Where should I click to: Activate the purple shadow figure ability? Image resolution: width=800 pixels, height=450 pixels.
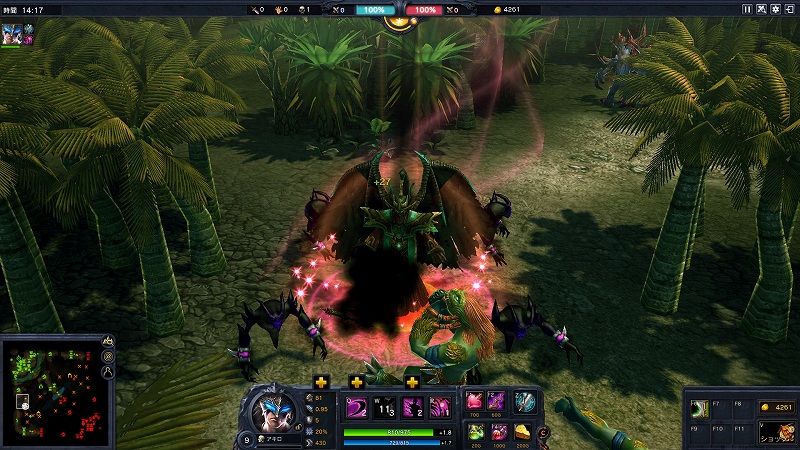411,408
